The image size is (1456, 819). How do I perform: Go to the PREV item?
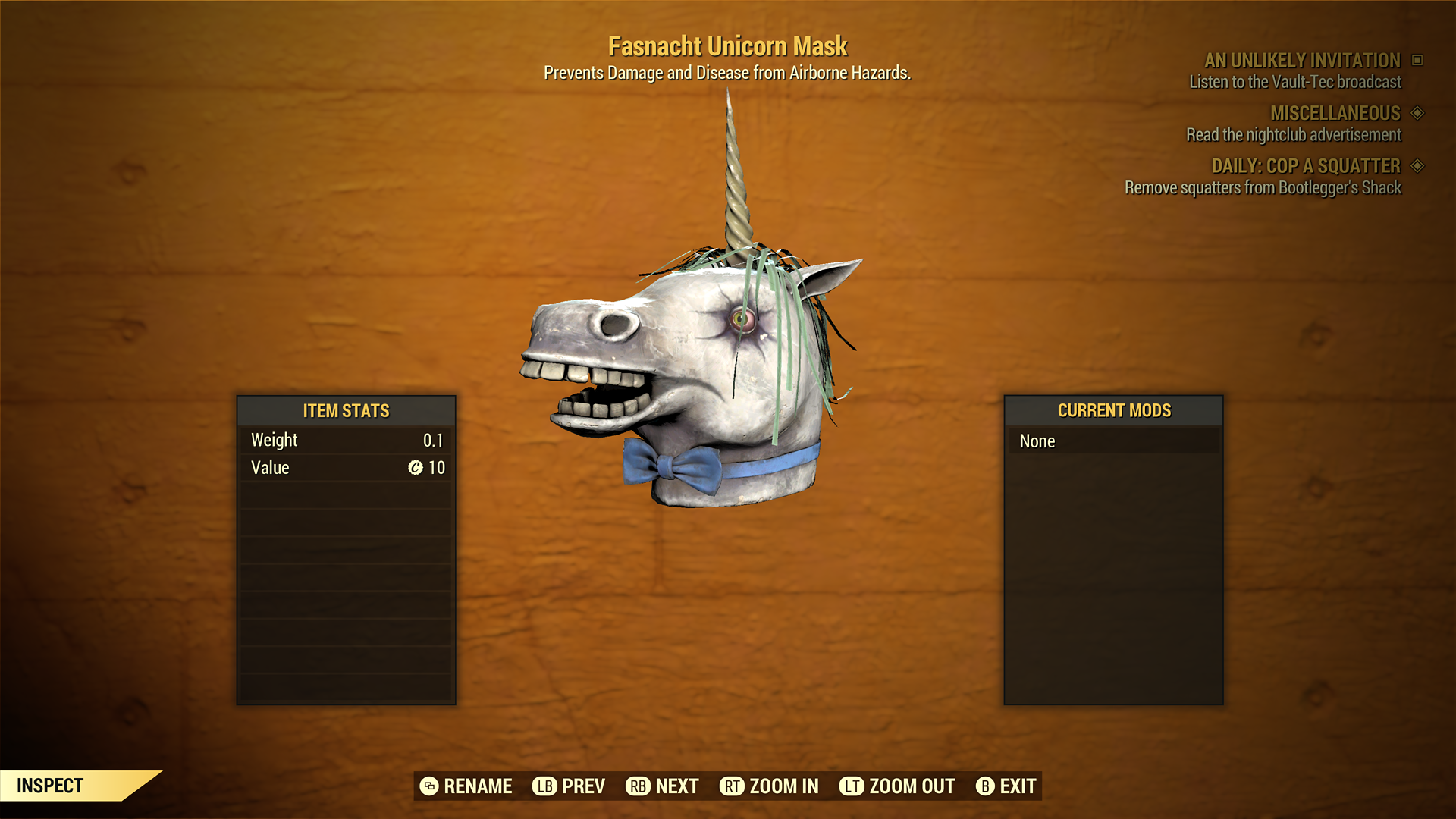tap(569, 786)
